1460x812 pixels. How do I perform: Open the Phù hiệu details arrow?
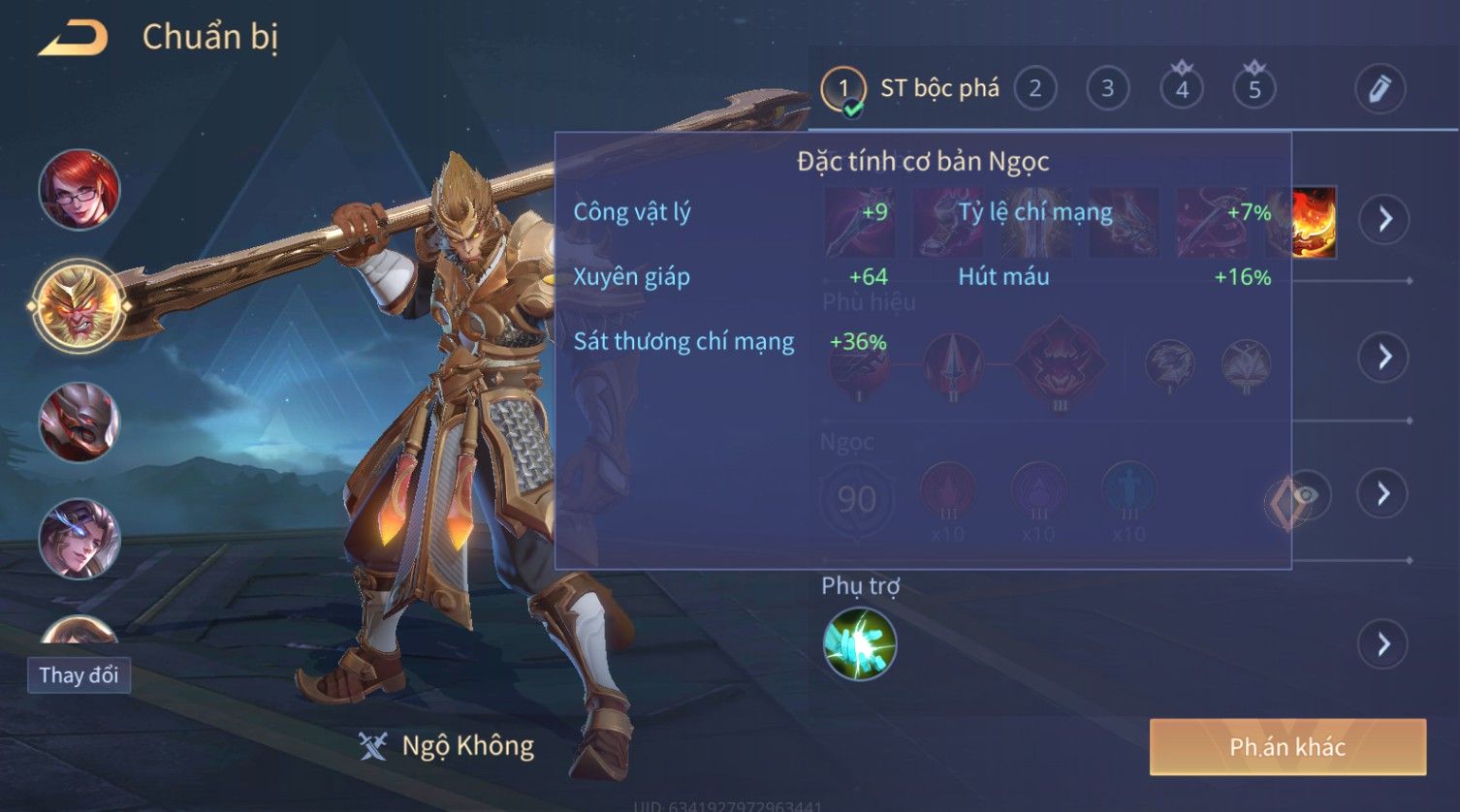click(1383, 357)
